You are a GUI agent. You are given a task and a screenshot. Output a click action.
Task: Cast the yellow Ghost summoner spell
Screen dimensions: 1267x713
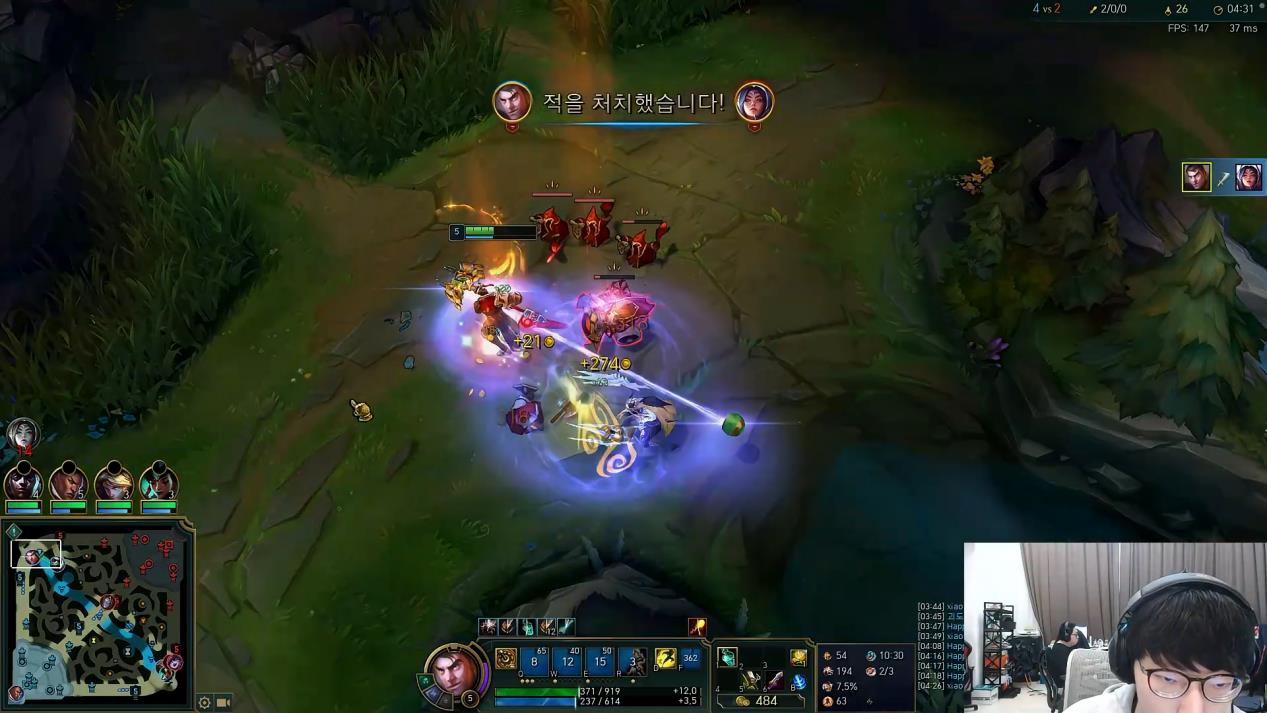point(665,659)
